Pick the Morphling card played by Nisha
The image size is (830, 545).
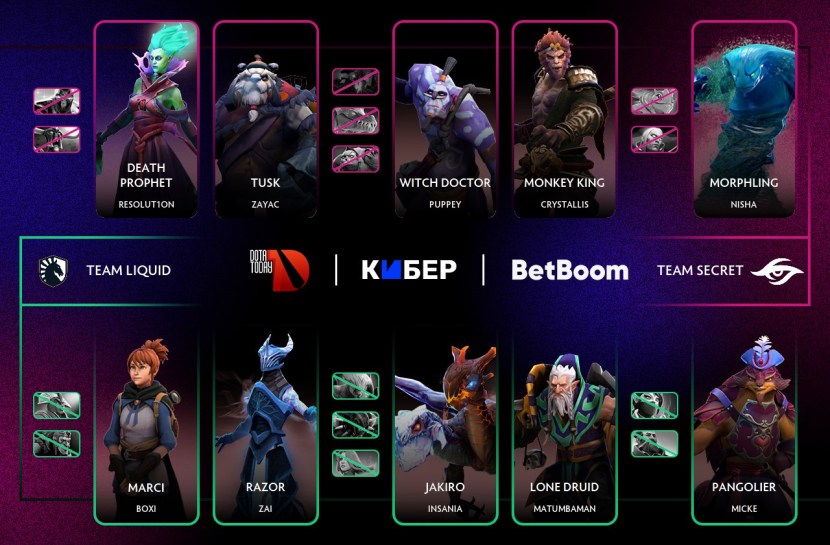pos(744,120)
